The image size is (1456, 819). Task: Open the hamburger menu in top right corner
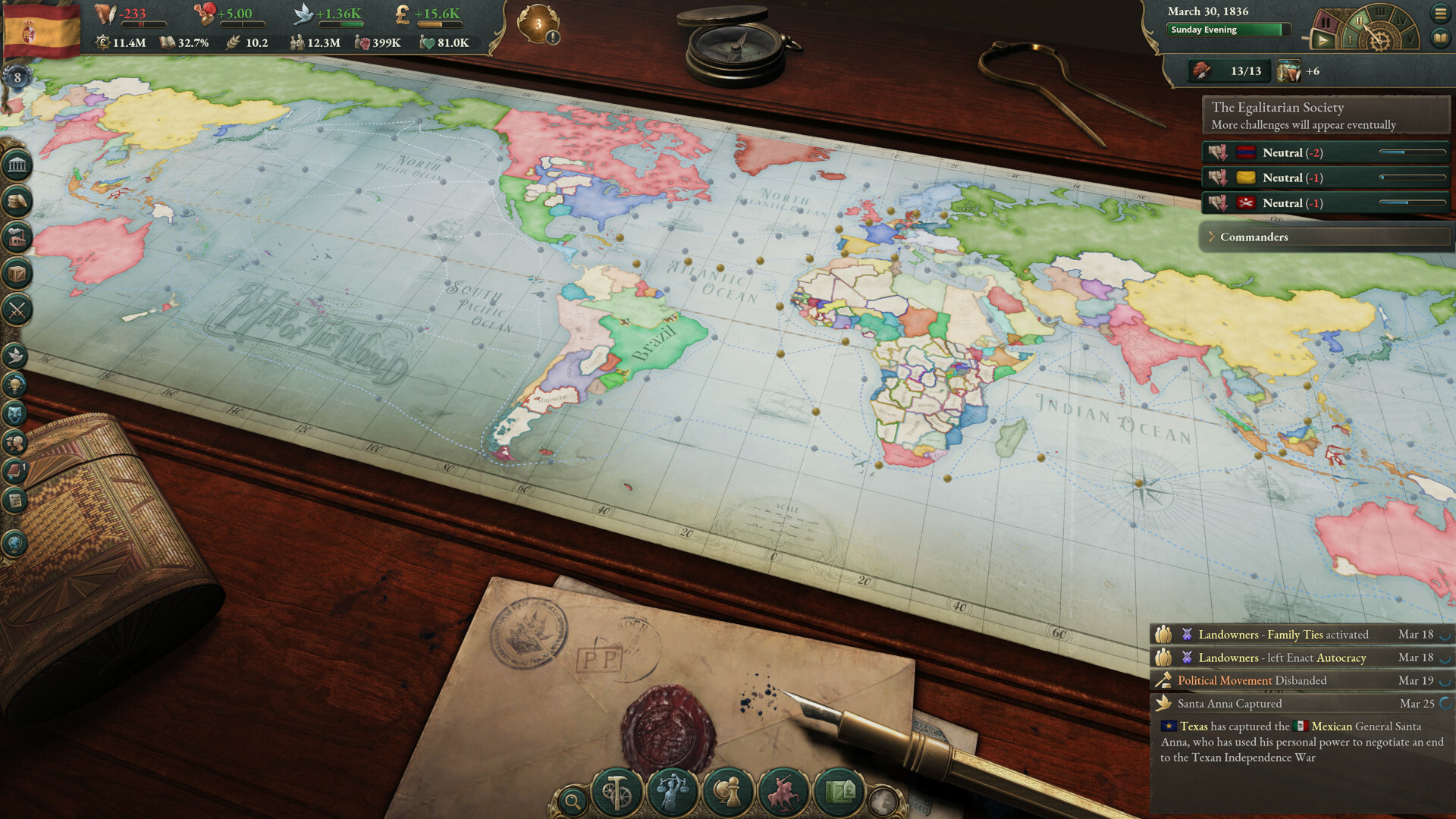click(x=1442, y=12)
